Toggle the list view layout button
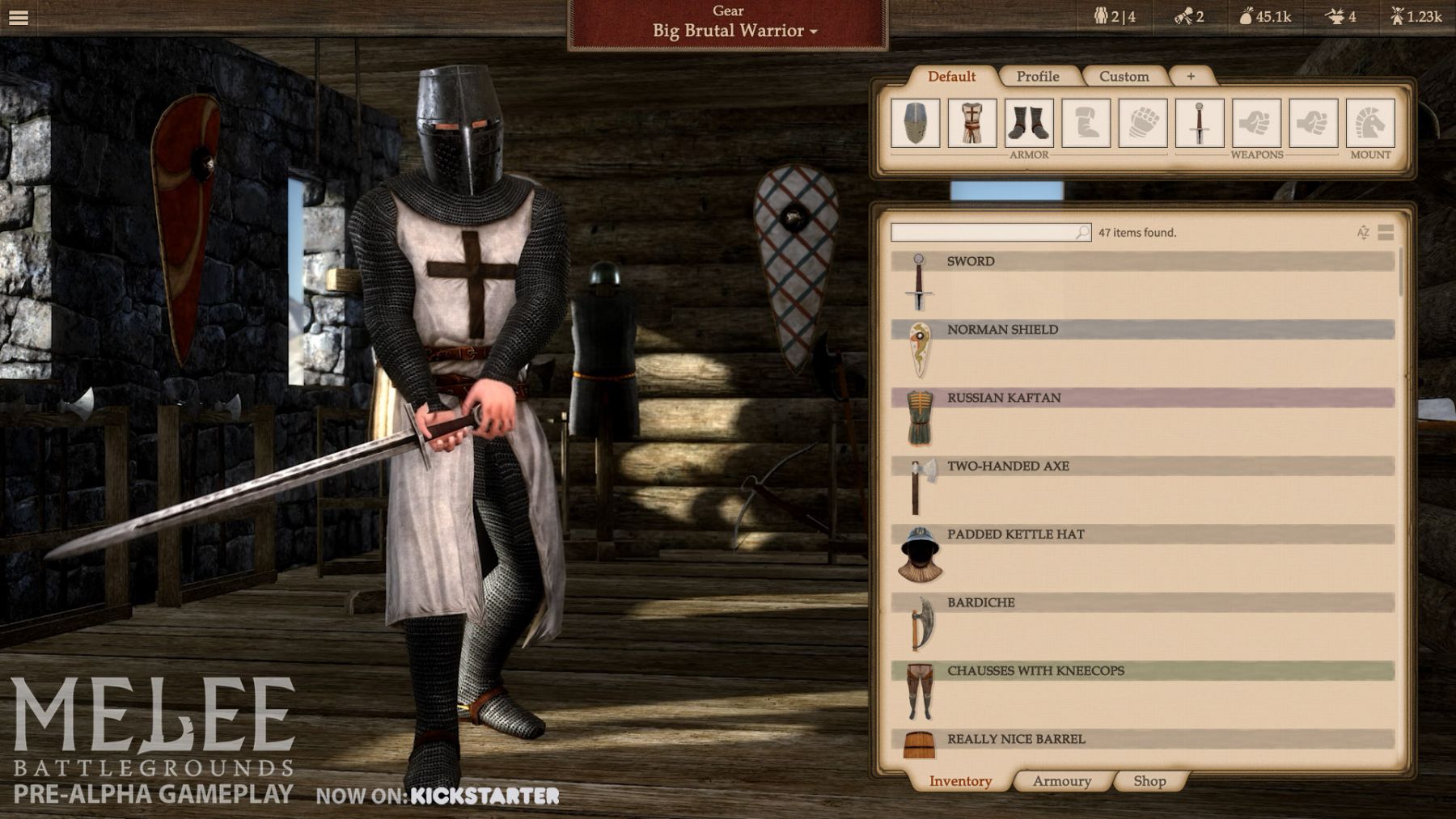 click(1386, 233)
